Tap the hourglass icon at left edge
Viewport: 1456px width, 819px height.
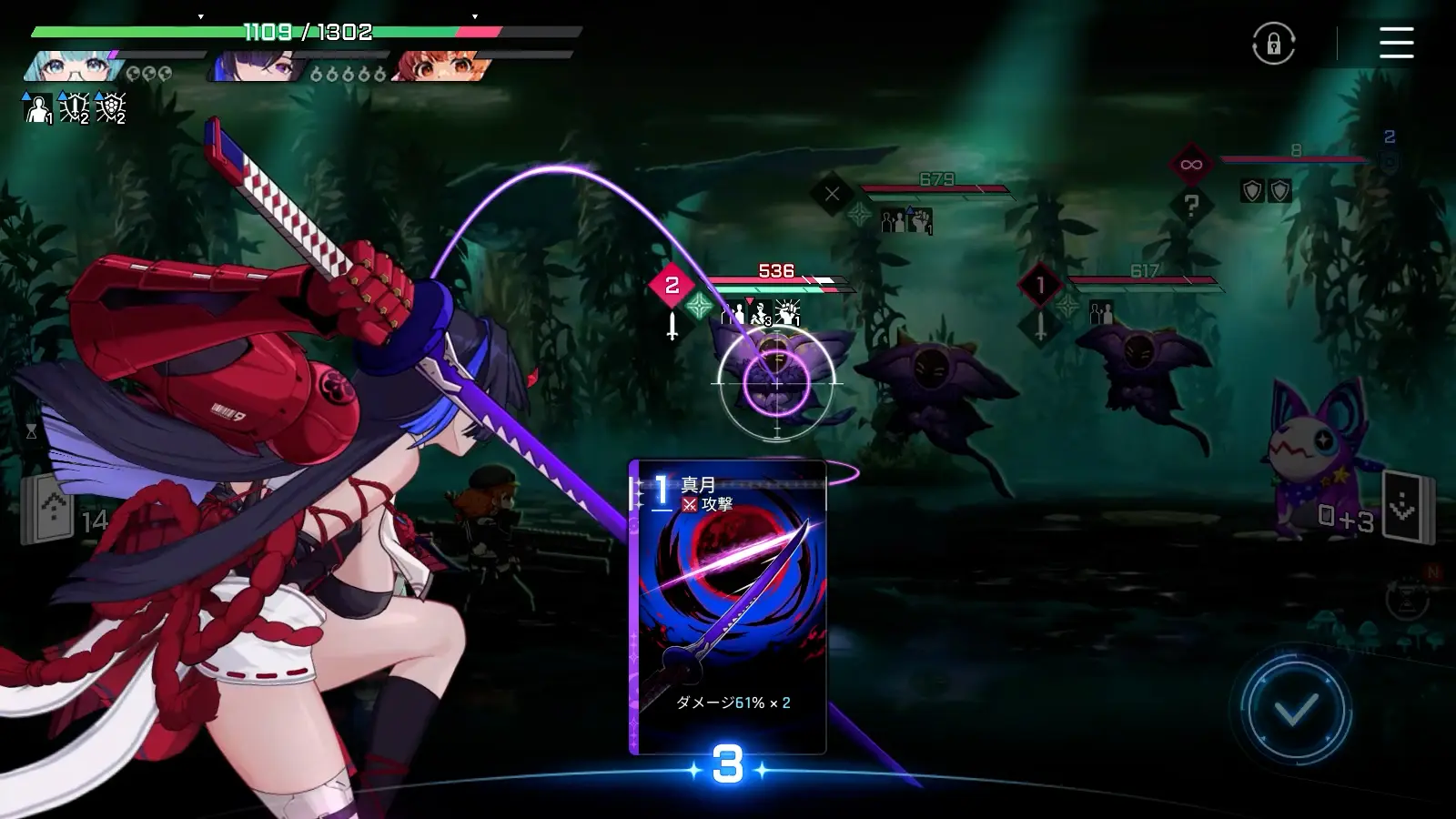click(x=31, y=432)
